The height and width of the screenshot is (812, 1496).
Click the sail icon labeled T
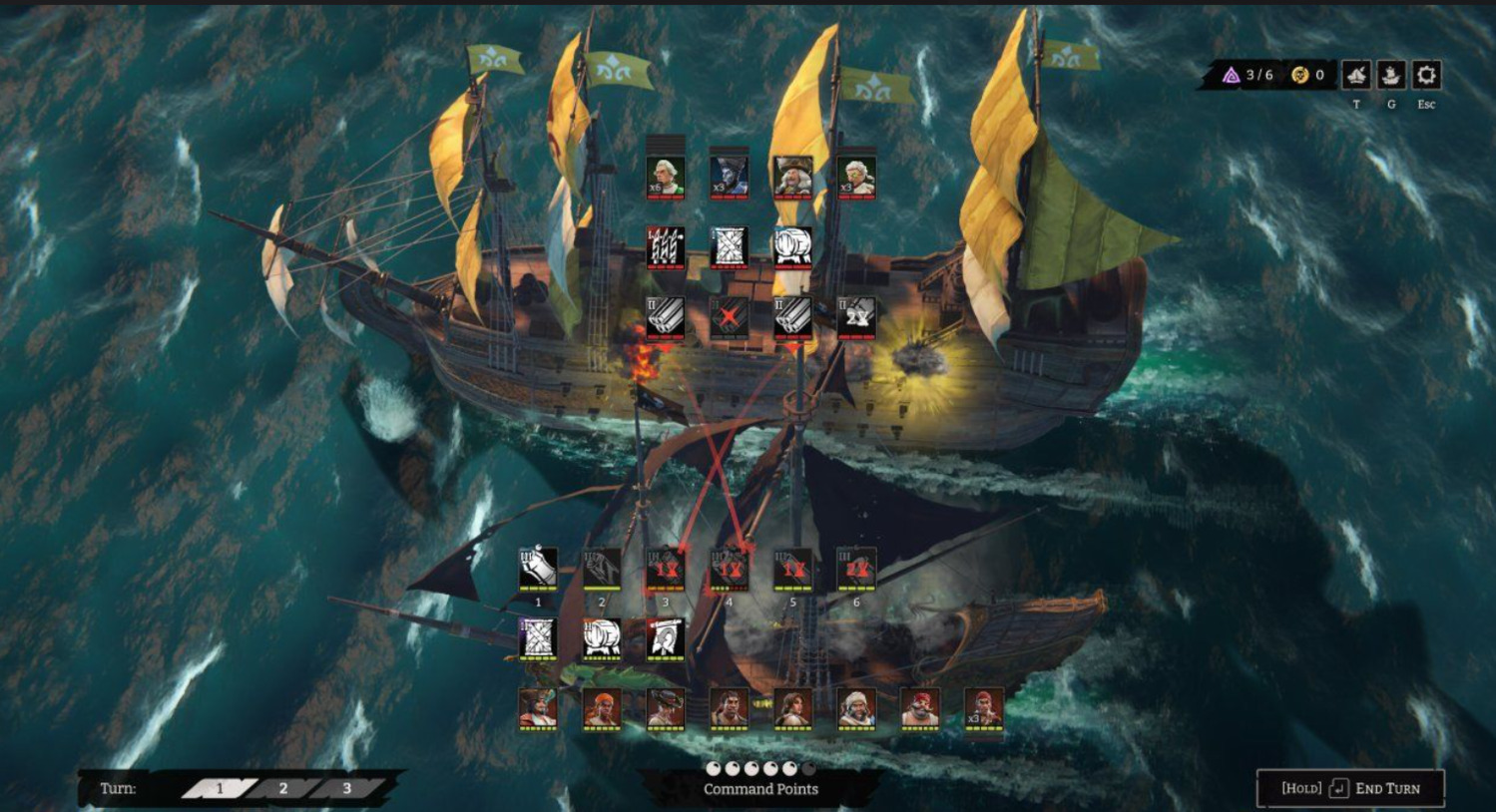[1355, 76]
